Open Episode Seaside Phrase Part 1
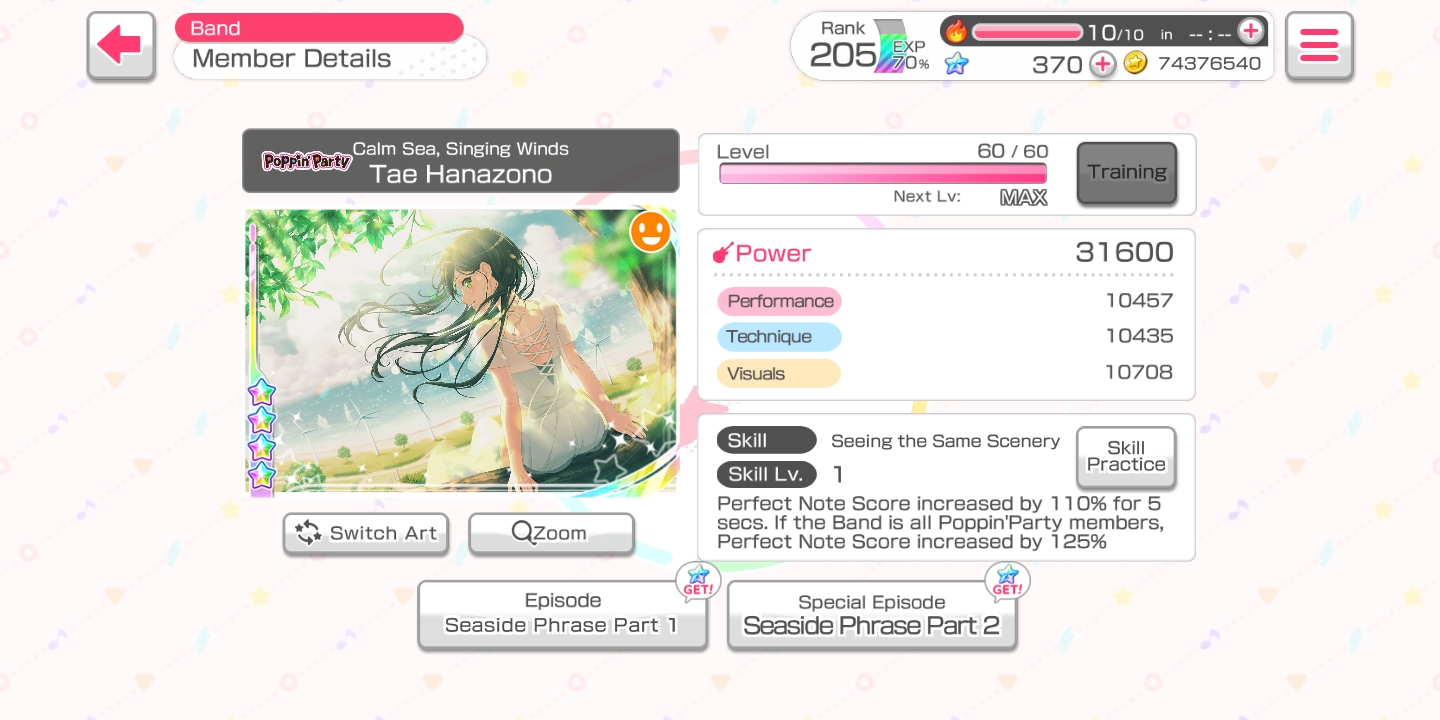The height and width of the screenshot is (720, 1440). pos(561,614)
